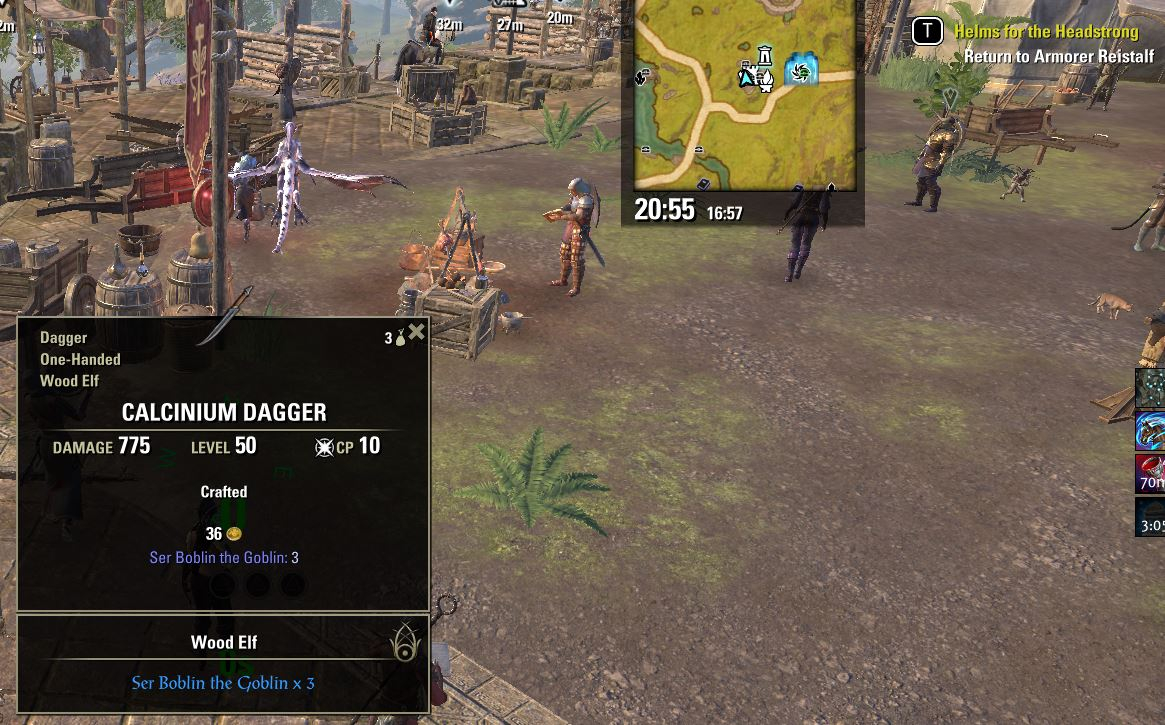Close the Calcinium Dagger tooltip

[417, 332]
